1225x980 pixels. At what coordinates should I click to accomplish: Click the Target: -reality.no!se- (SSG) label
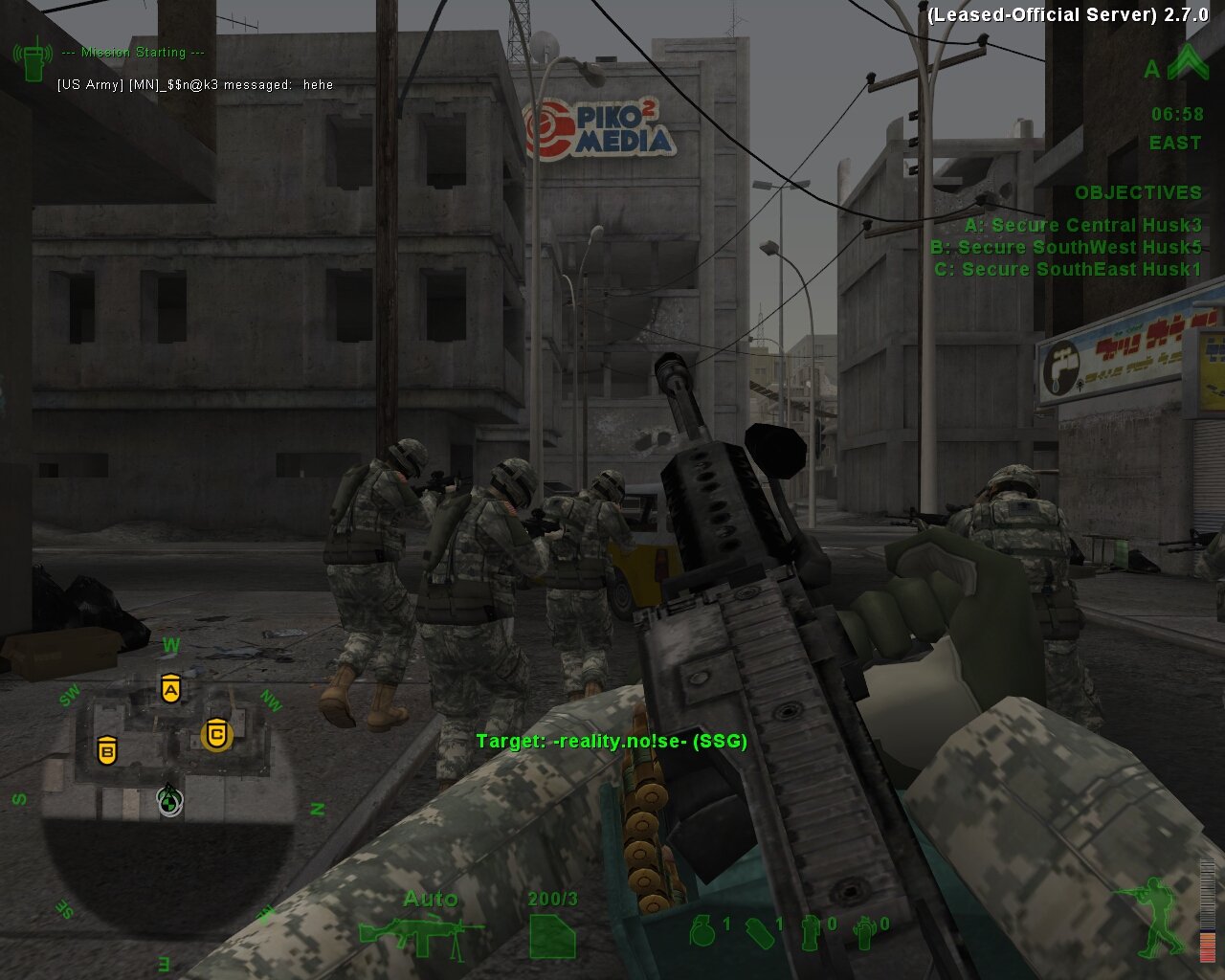612,740
